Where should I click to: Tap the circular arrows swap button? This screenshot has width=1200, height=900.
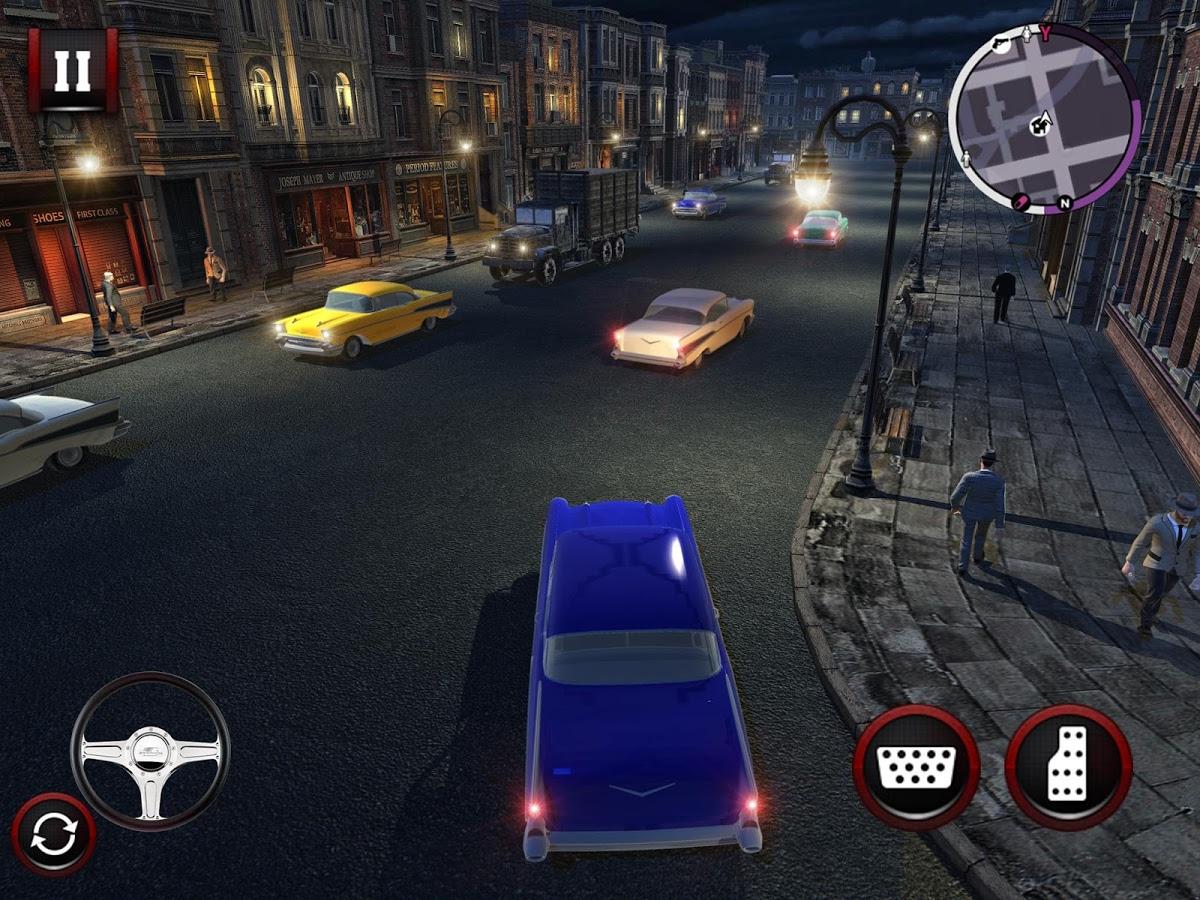[x=54, y=835]
